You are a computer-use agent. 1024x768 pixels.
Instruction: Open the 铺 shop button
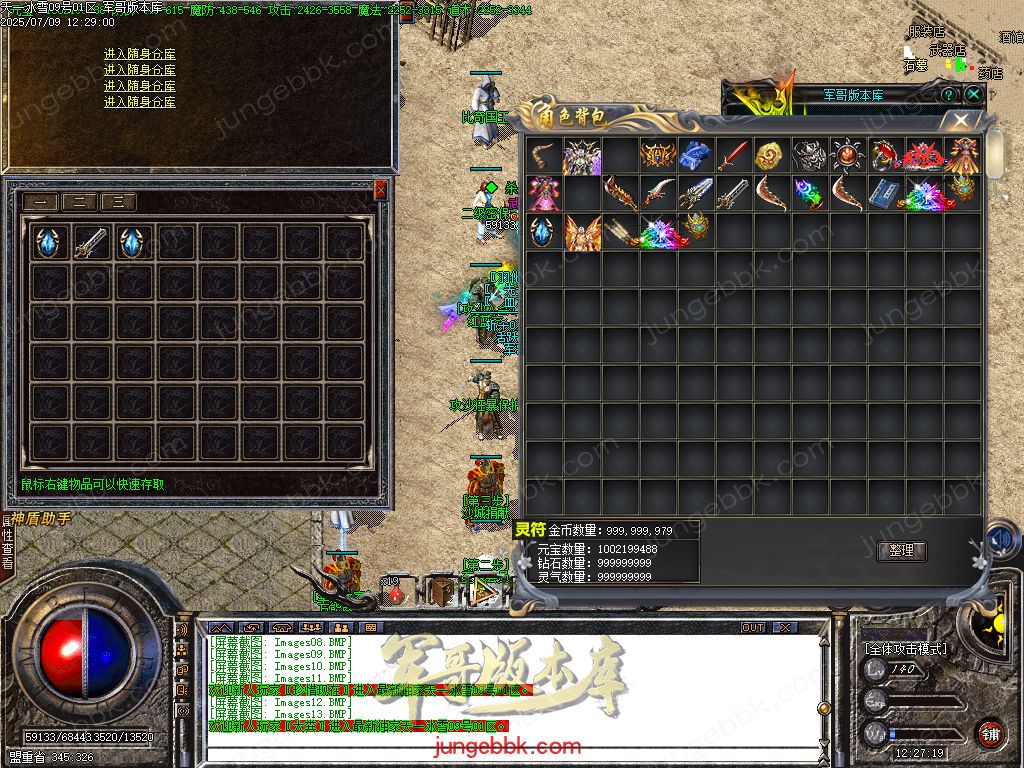989,733
